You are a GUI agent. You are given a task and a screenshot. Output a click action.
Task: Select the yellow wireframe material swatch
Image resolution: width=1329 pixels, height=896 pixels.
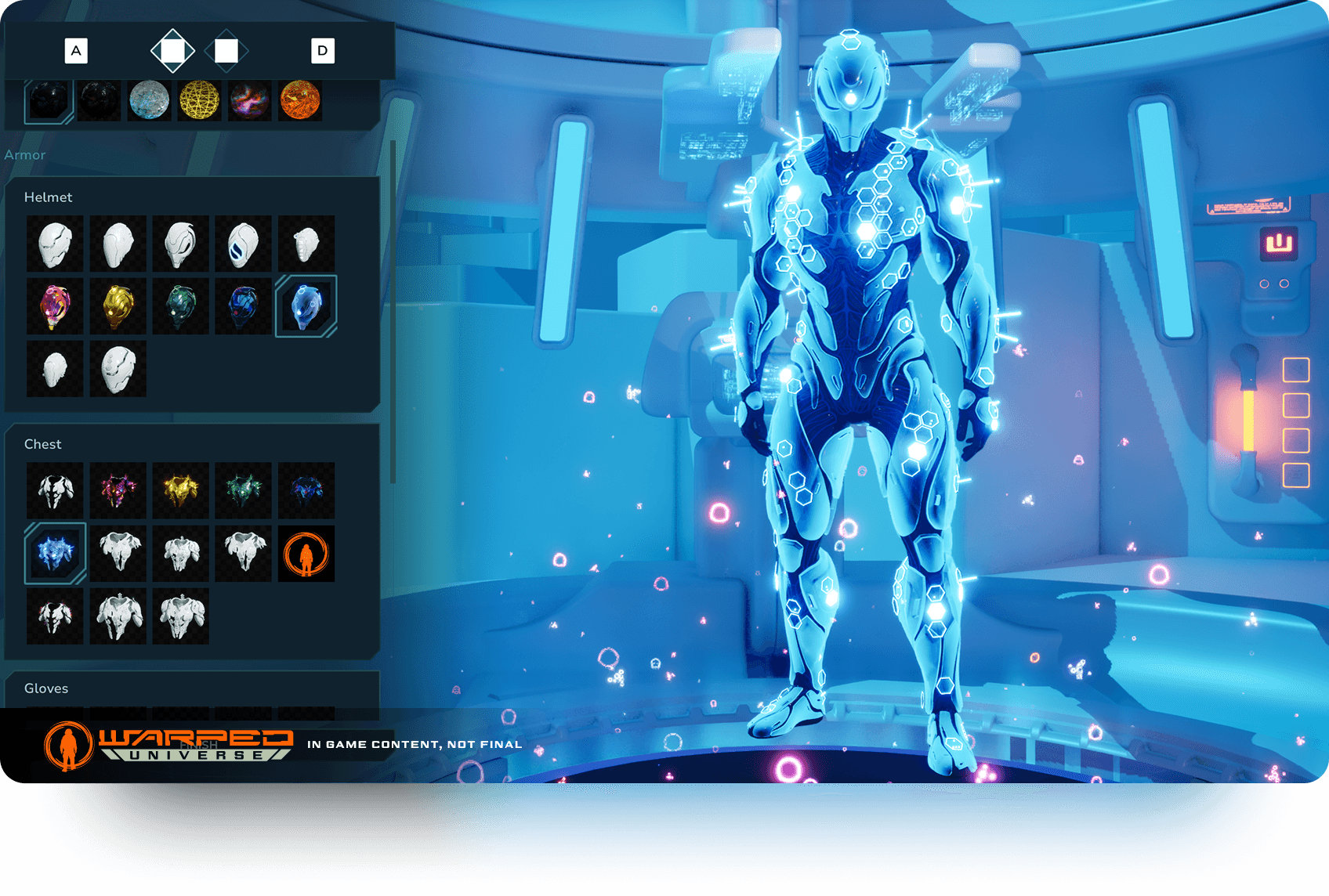pyautogui.click(x=199, y=100)
